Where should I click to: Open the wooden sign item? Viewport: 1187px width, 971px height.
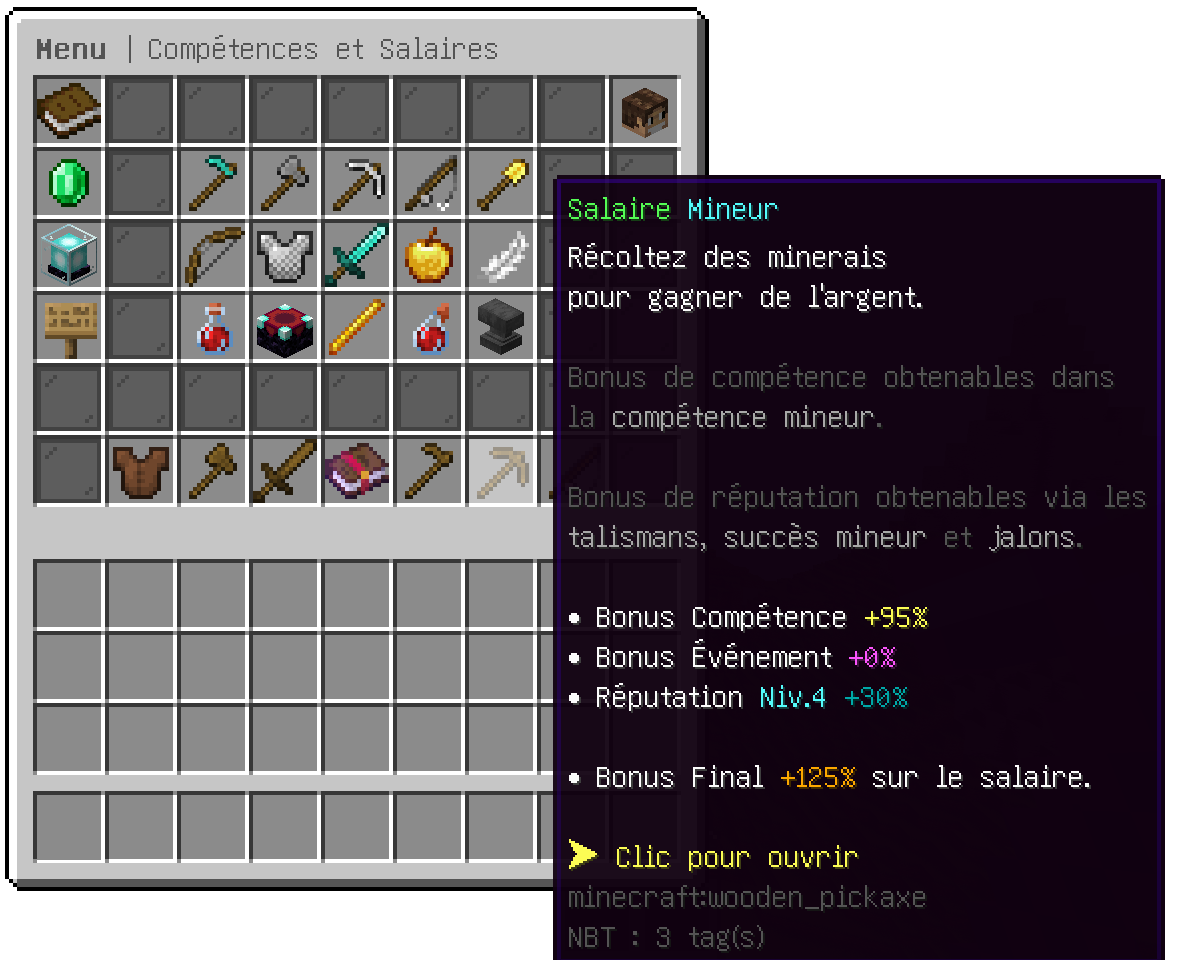(69, 327)
